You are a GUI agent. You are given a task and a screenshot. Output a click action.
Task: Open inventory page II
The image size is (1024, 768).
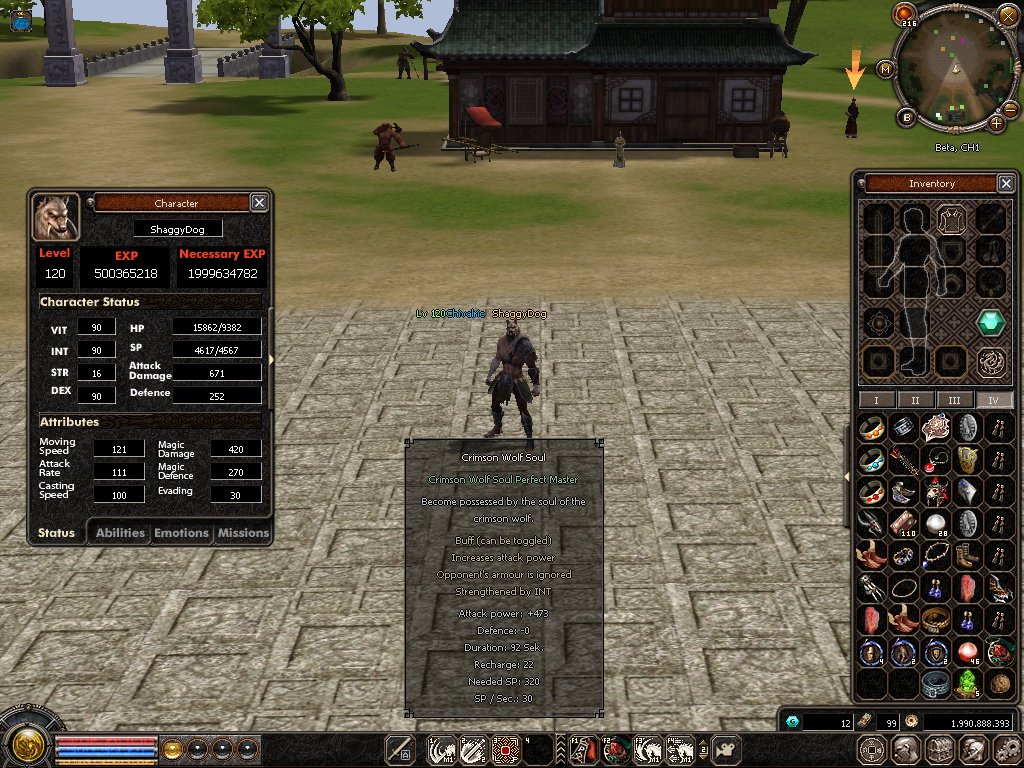point(915,399)
